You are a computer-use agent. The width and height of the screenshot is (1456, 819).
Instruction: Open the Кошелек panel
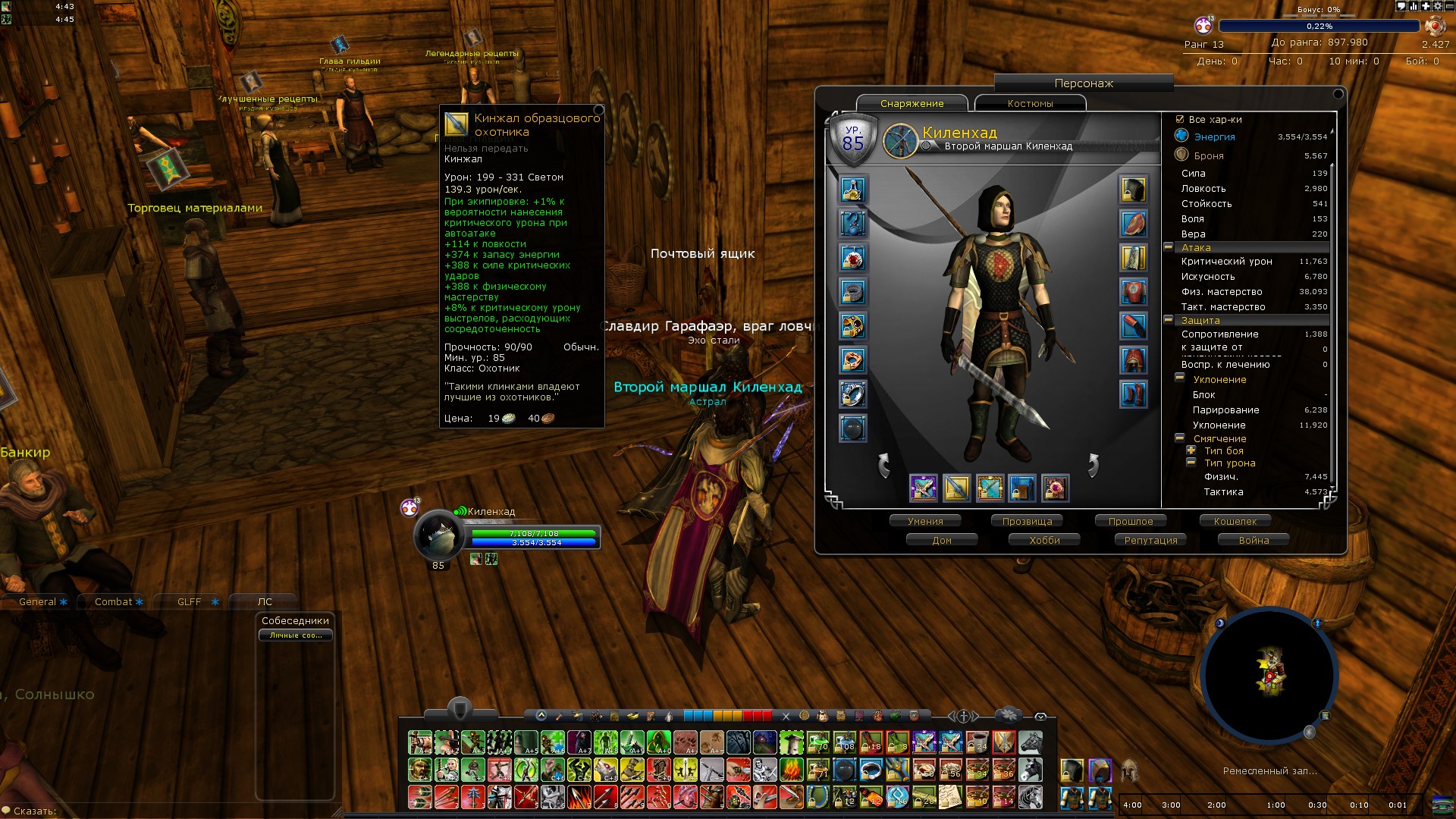(1235, 521)
